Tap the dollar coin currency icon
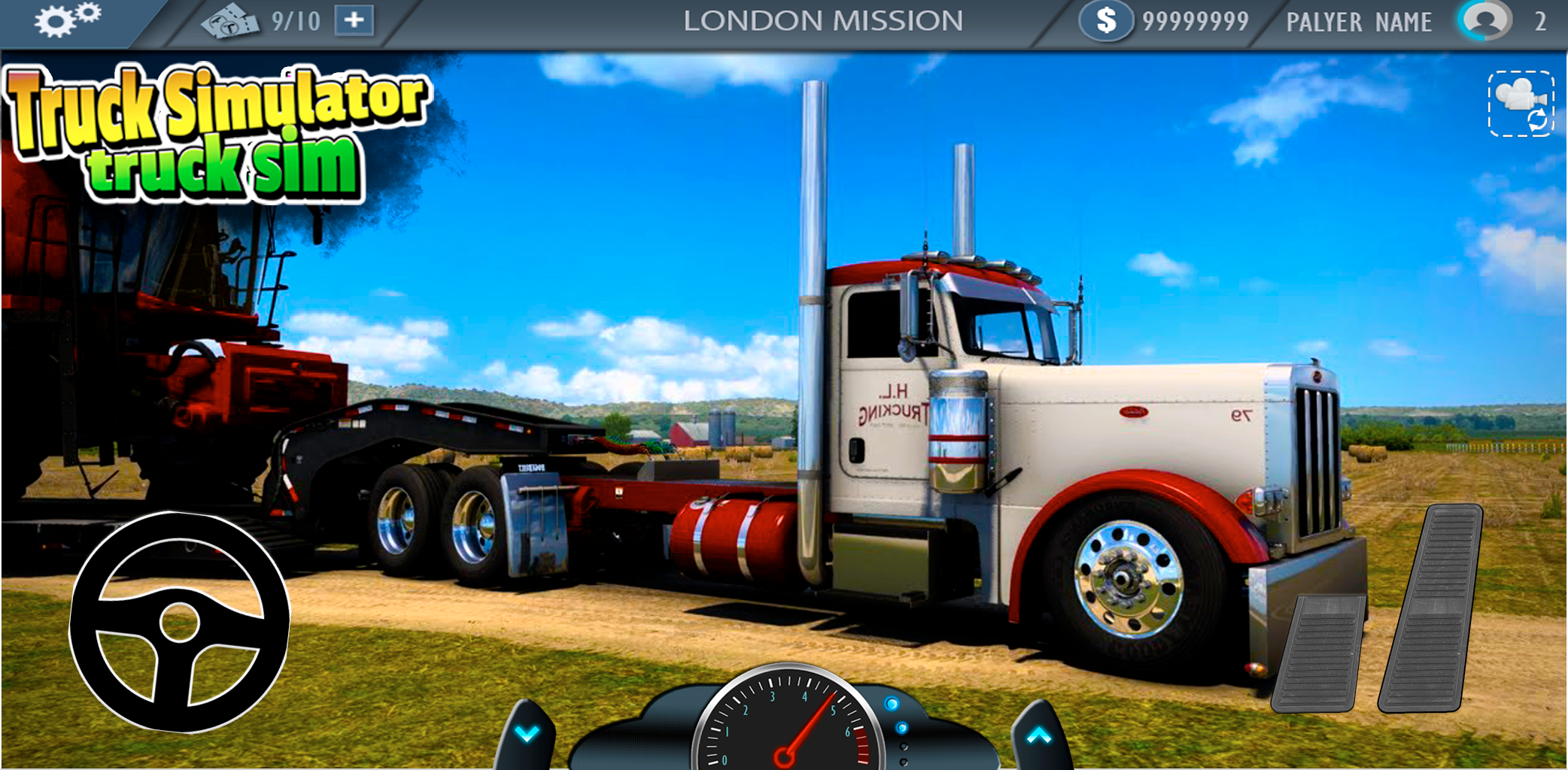 (1105, 20)
